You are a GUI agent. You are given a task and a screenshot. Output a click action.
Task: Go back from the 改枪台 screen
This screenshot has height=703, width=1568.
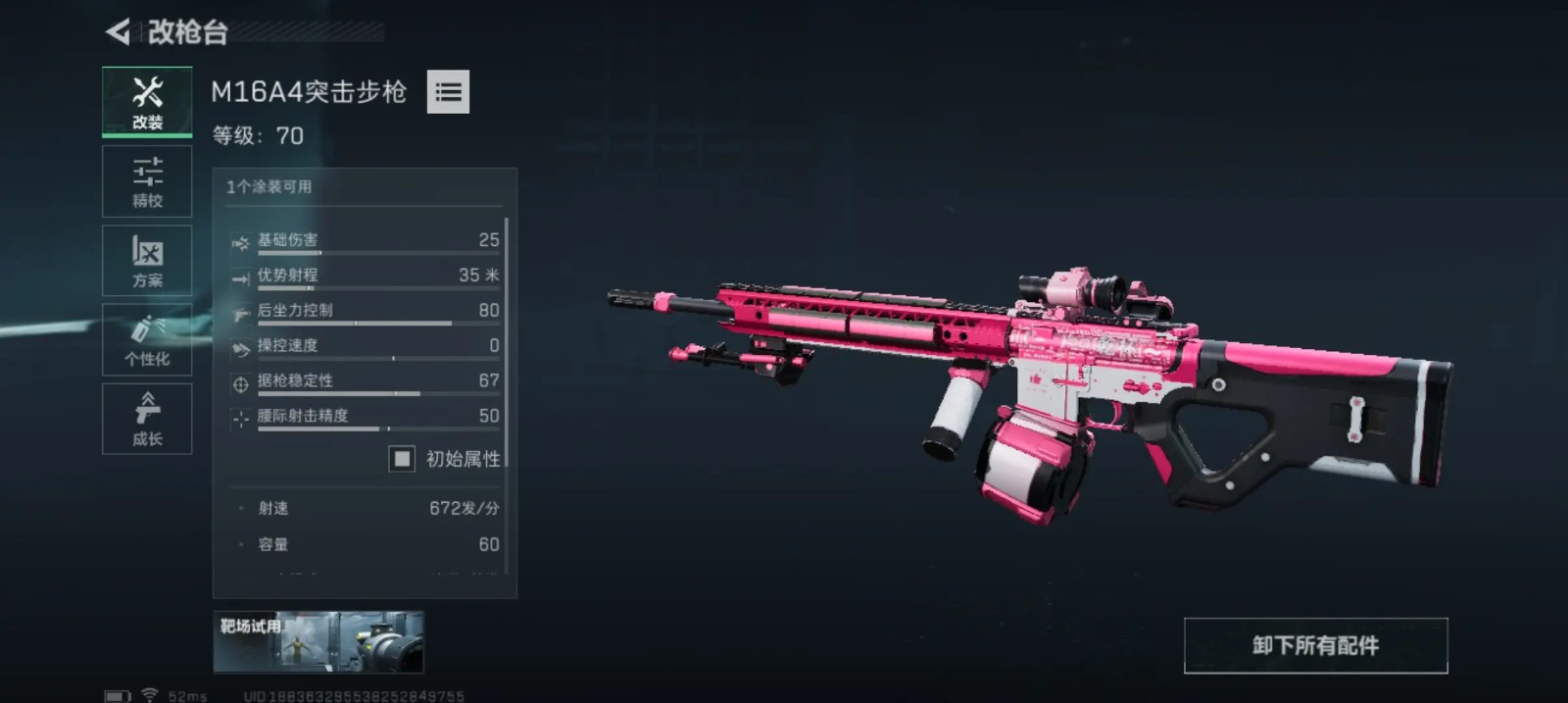point(119,32)
